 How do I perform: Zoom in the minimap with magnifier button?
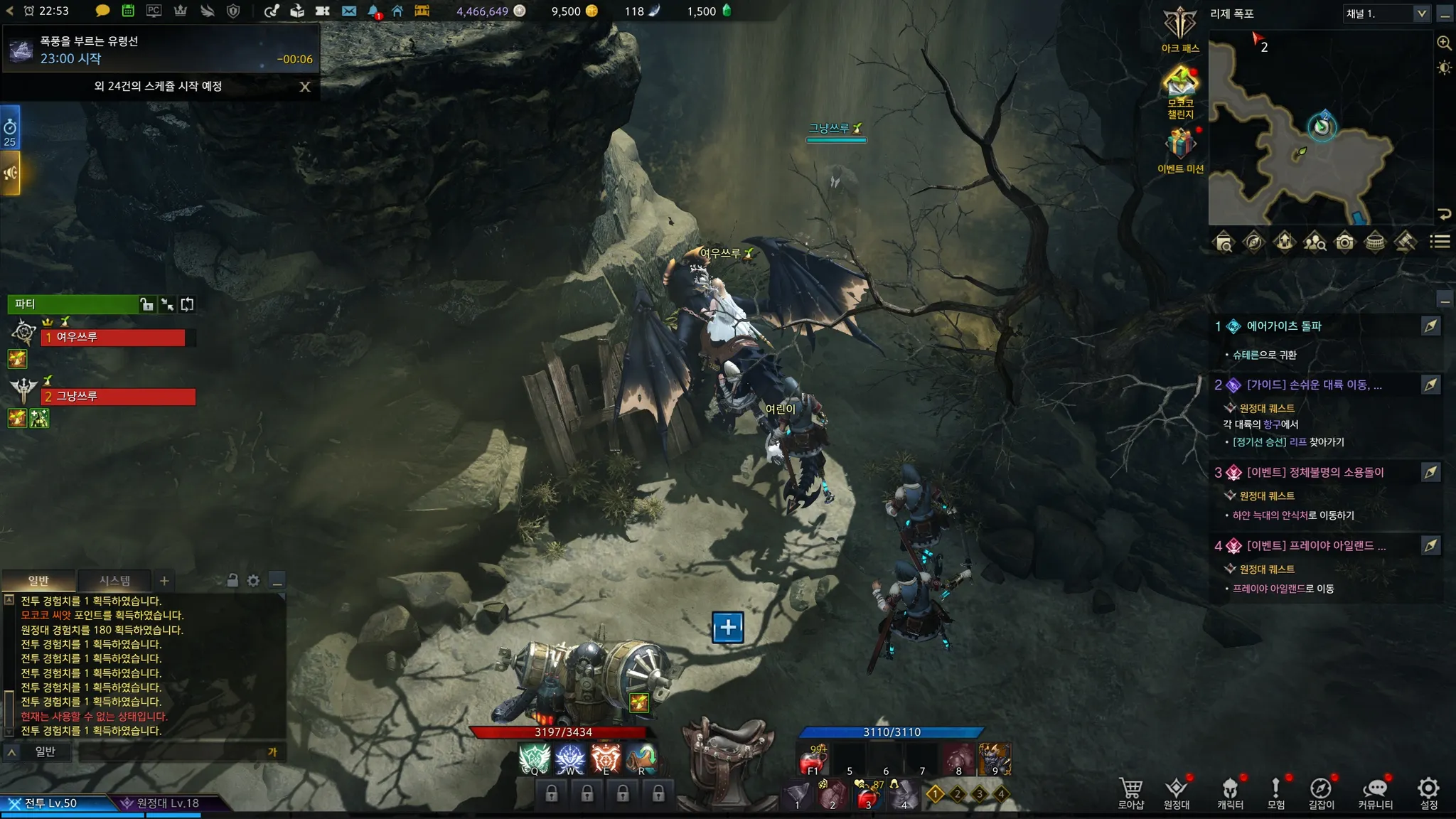(x=1444, y=43)
